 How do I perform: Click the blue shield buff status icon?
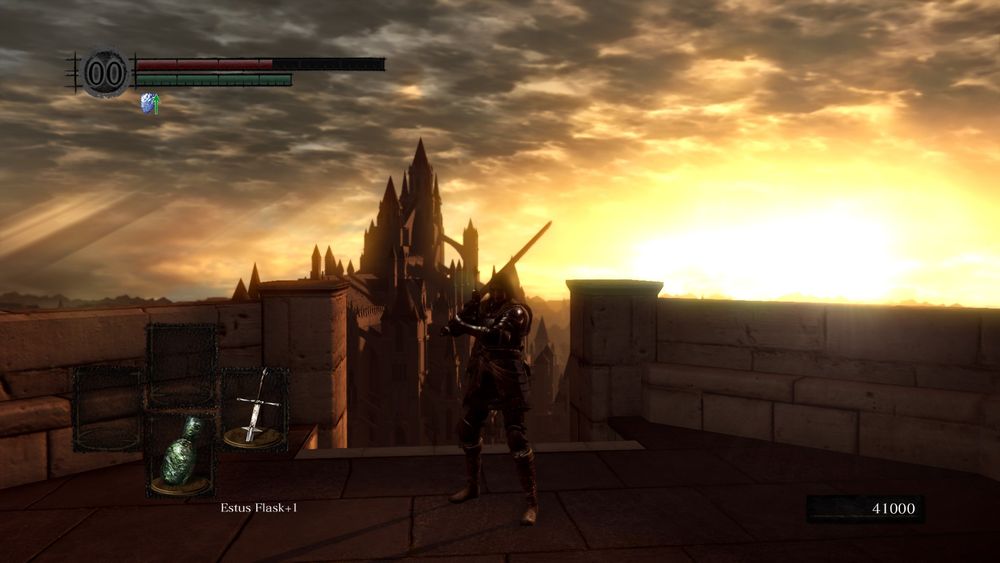coord(149,102)
